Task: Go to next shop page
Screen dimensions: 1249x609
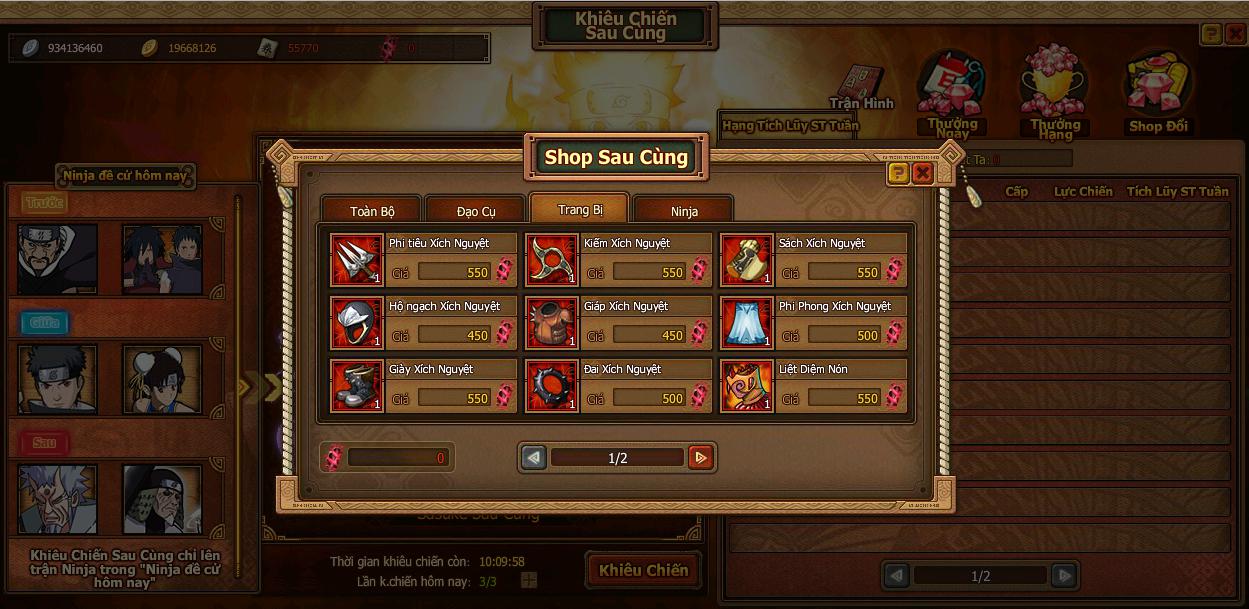Action: click(701, 458)
